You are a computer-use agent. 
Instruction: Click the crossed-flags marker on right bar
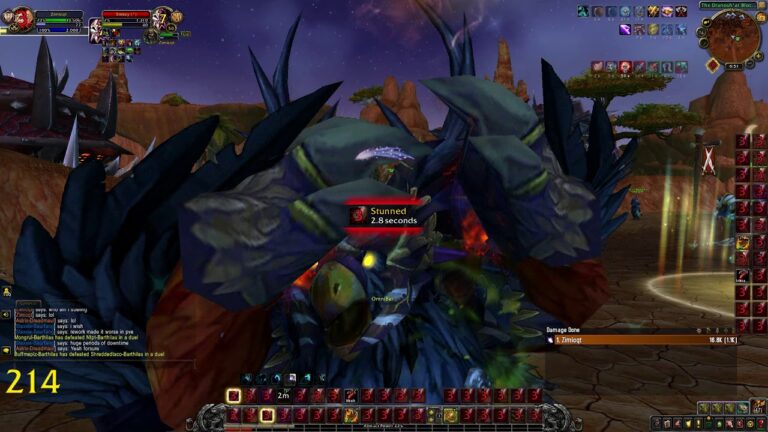coord(709,157)
